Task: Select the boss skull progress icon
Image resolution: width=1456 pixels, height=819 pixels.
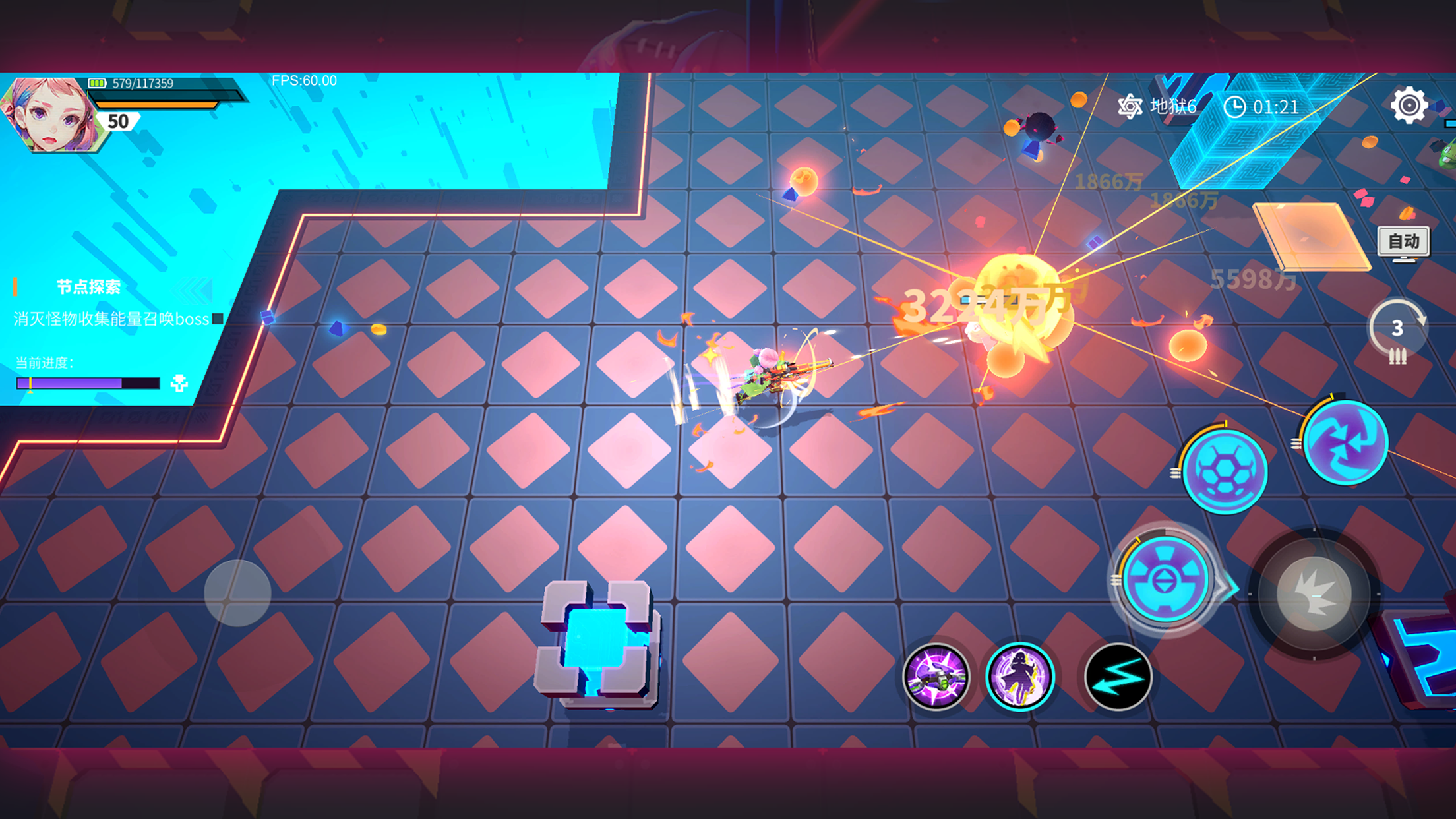Action: pyautogui.click(x=179, y=382)
